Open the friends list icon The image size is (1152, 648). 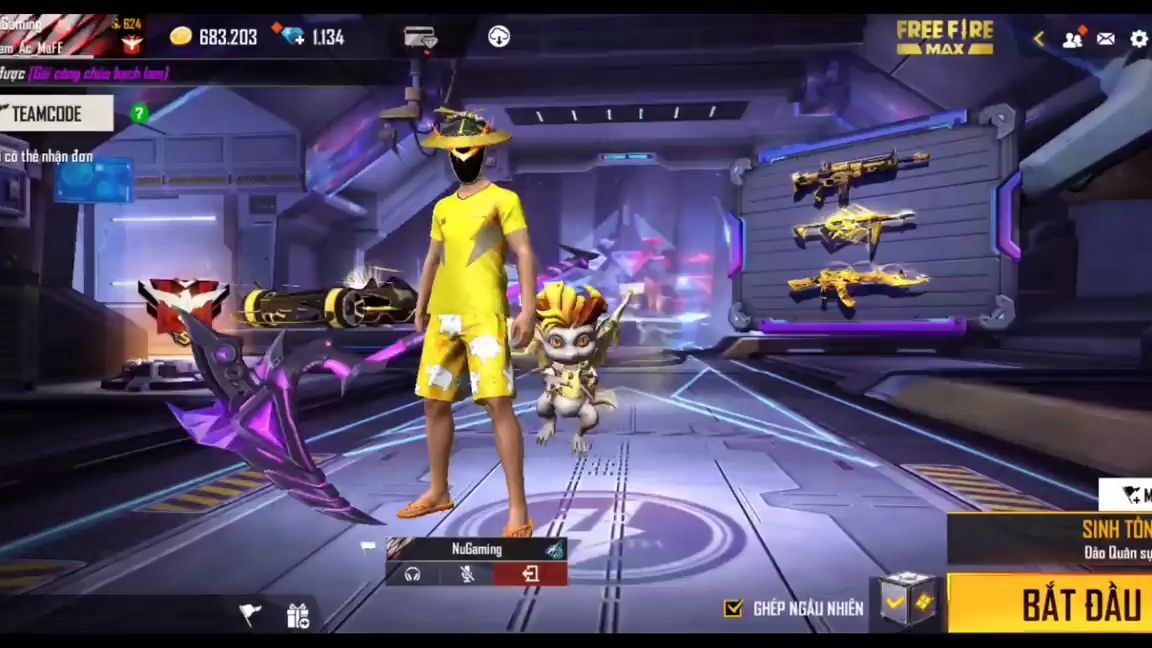pyautogui.click(x=1072, y=39)
